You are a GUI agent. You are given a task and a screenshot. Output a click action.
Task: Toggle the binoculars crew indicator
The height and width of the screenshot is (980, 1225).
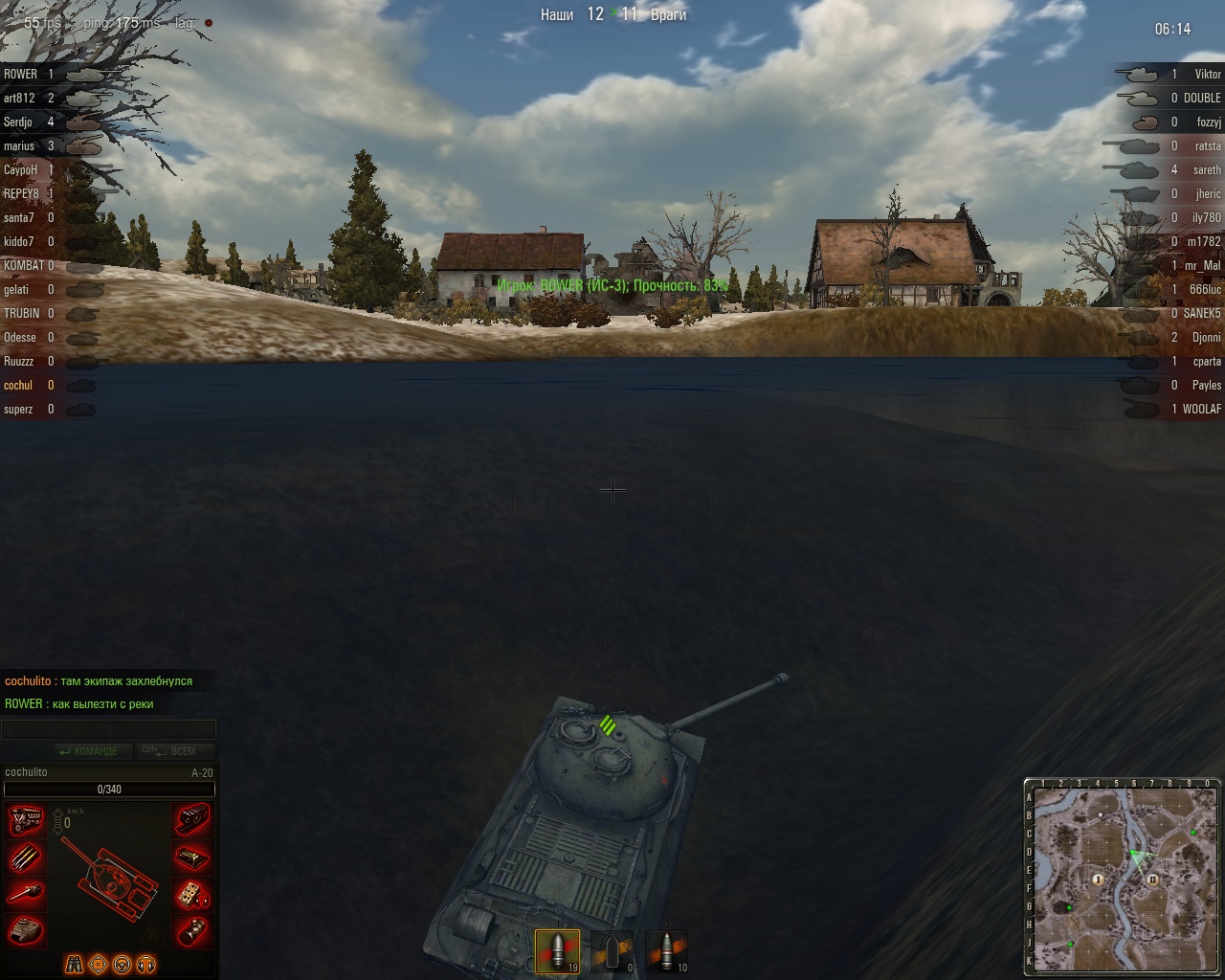pyautogui.click(x=74, y=964)
